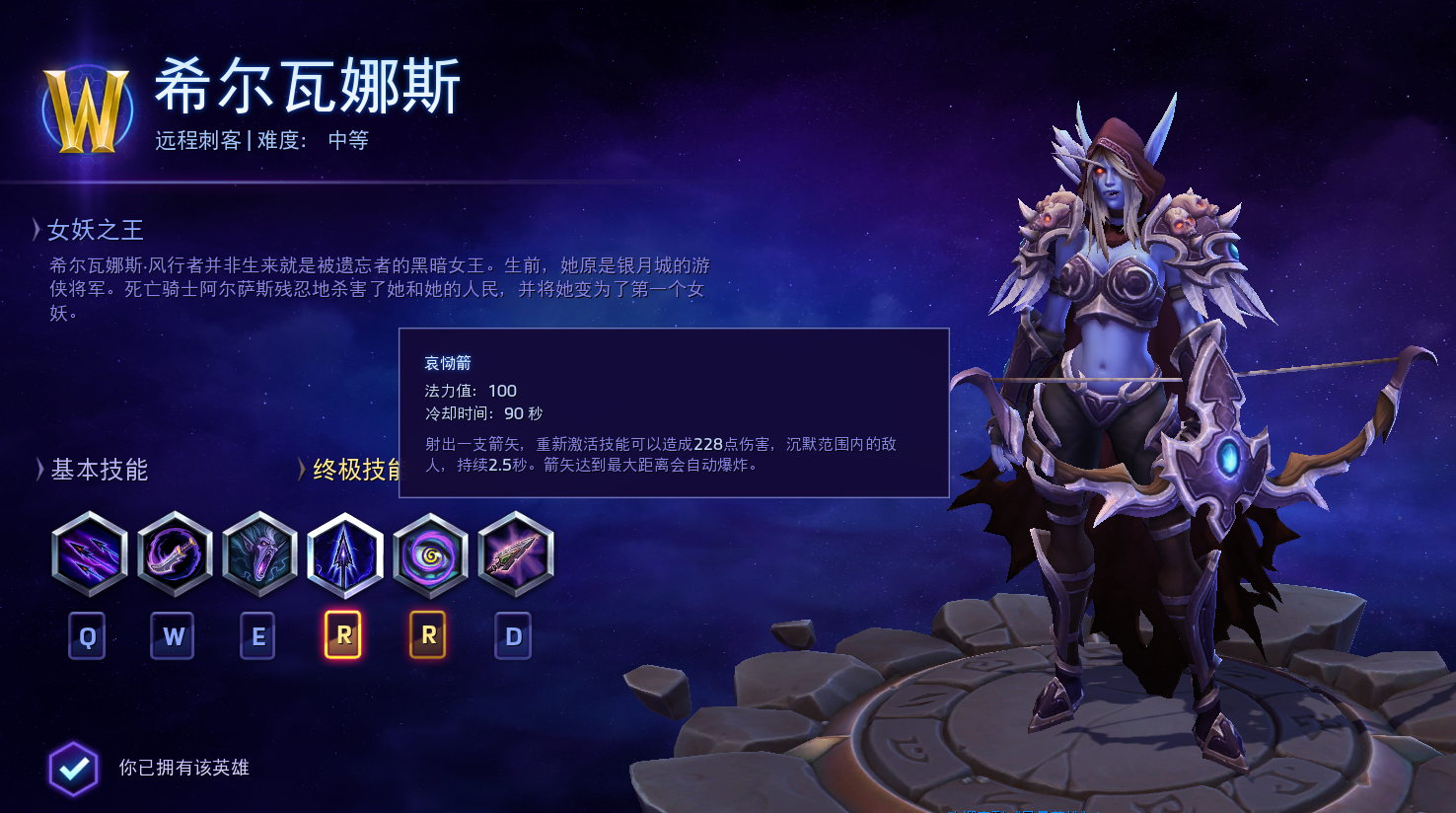Screen dimensions: 1456x813
Task: Click the Wailing Arrow heroic ability icon
Action: (x=344, y=554)
